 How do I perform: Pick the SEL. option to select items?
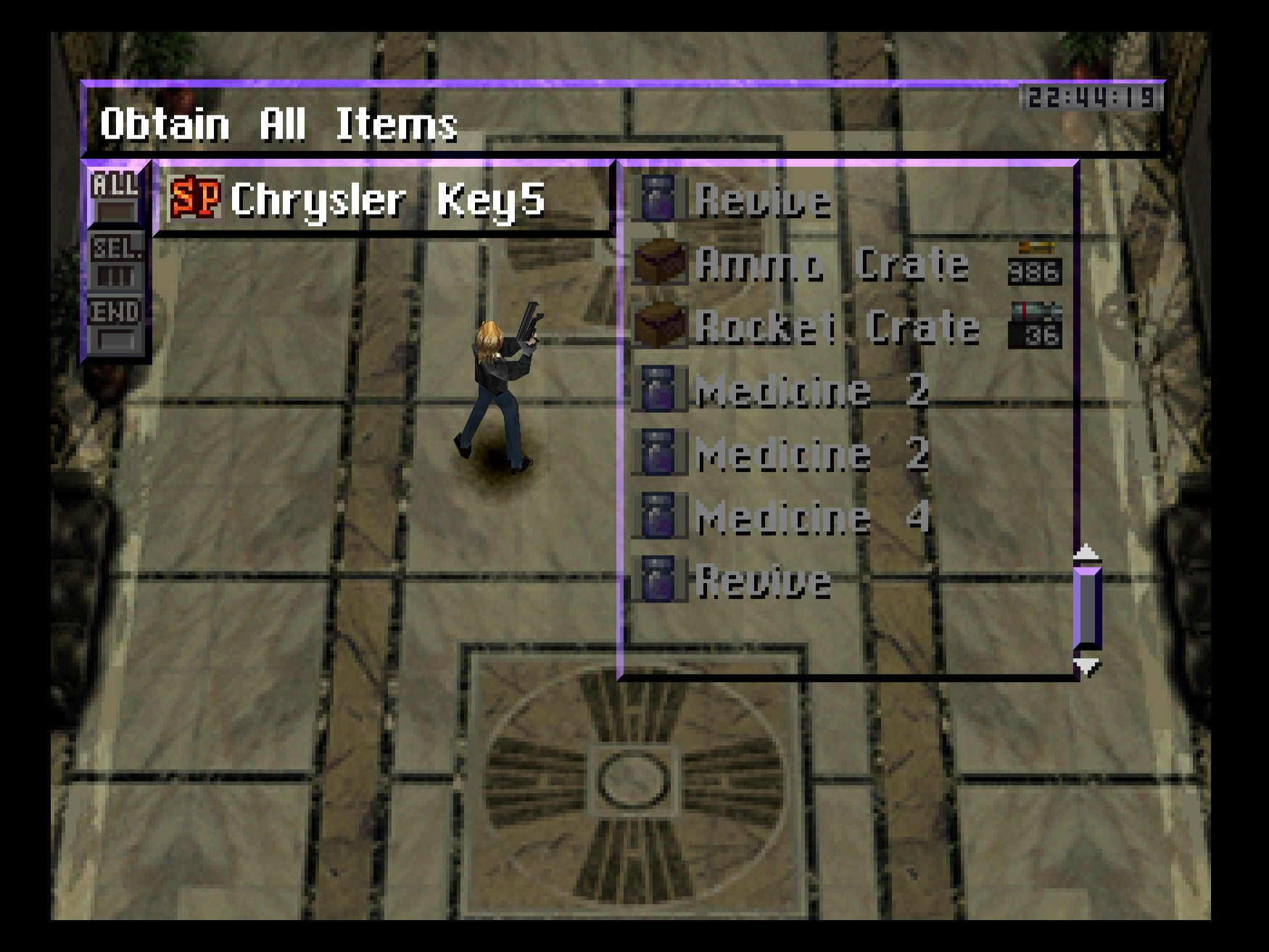[115, 261]
